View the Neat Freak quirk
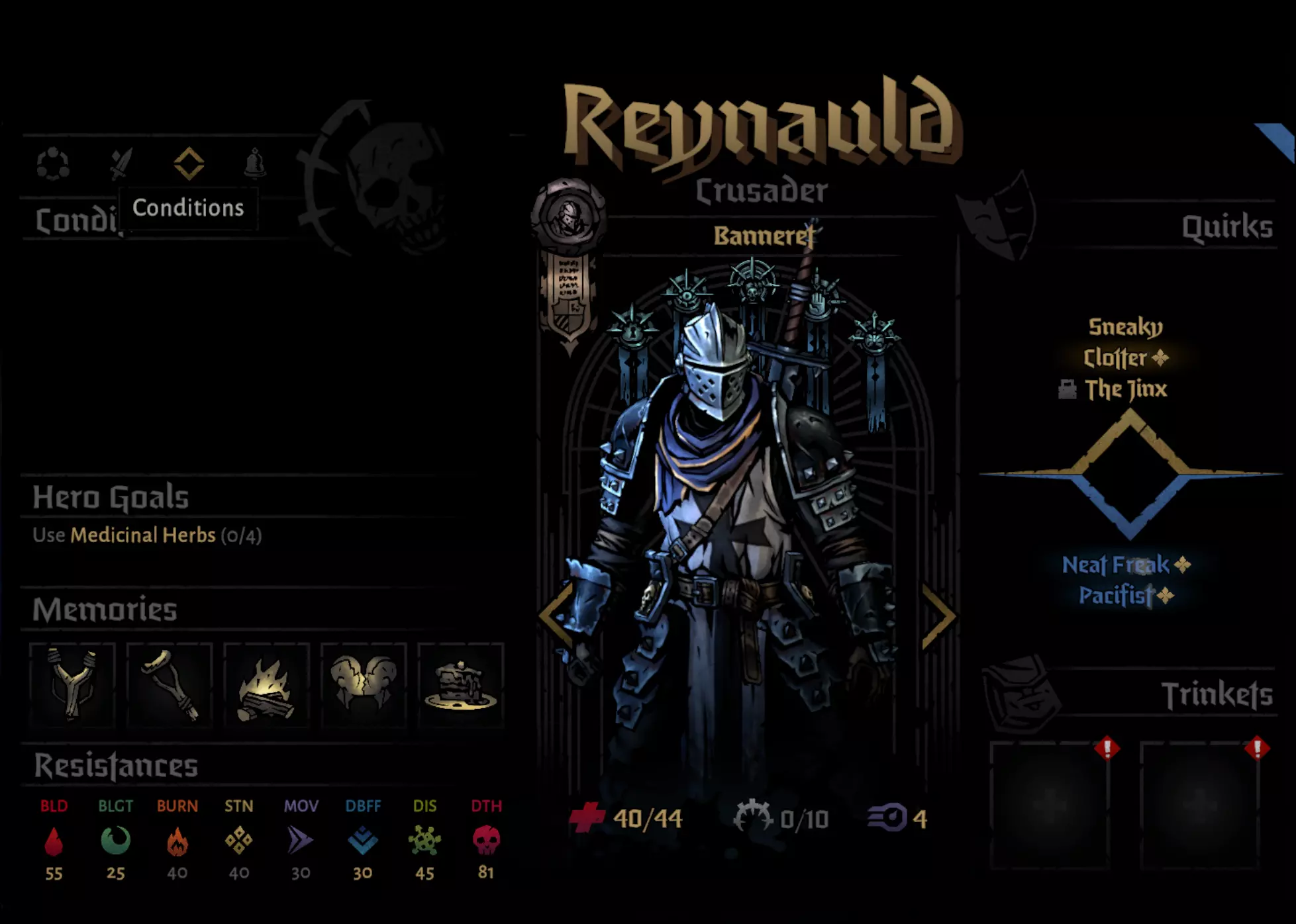Viewport: 1296px width, 924px height. (x=1117, y=565)
